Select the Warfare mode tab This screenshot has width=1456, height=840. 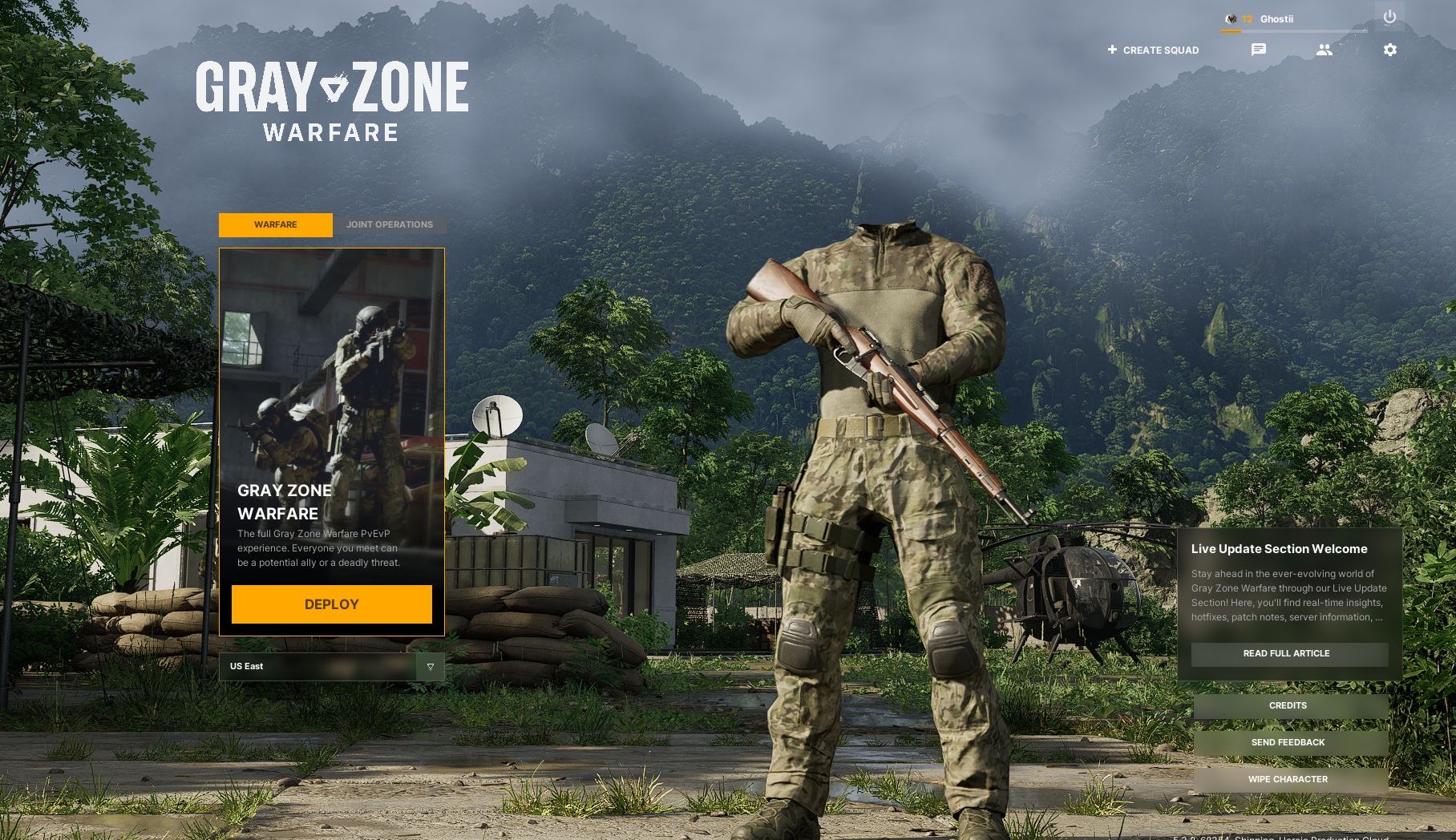point(275,225)
